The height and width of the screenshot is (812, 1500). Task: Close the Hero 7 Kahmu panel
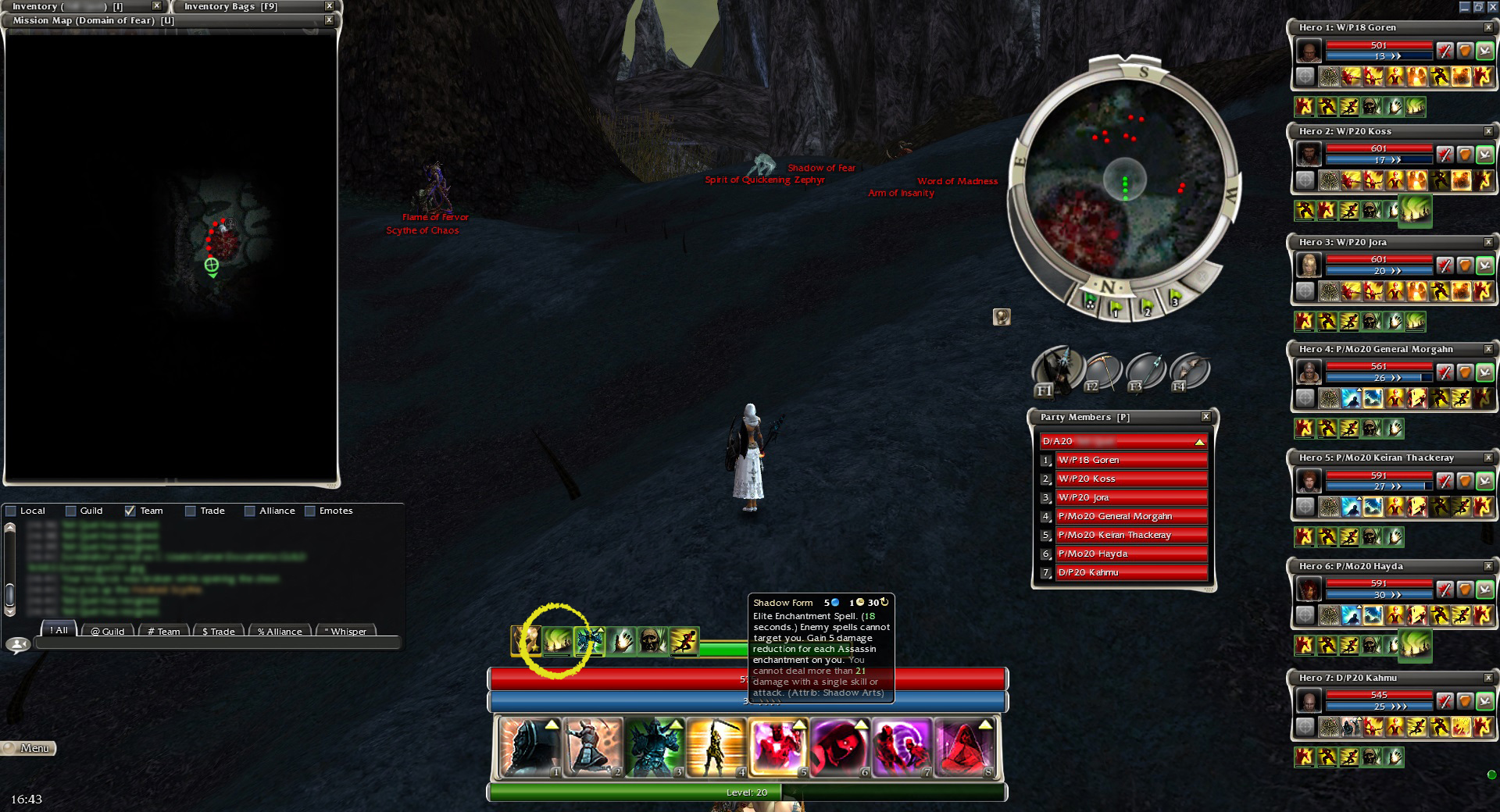pyautogui.click(x=1487, y=678)
